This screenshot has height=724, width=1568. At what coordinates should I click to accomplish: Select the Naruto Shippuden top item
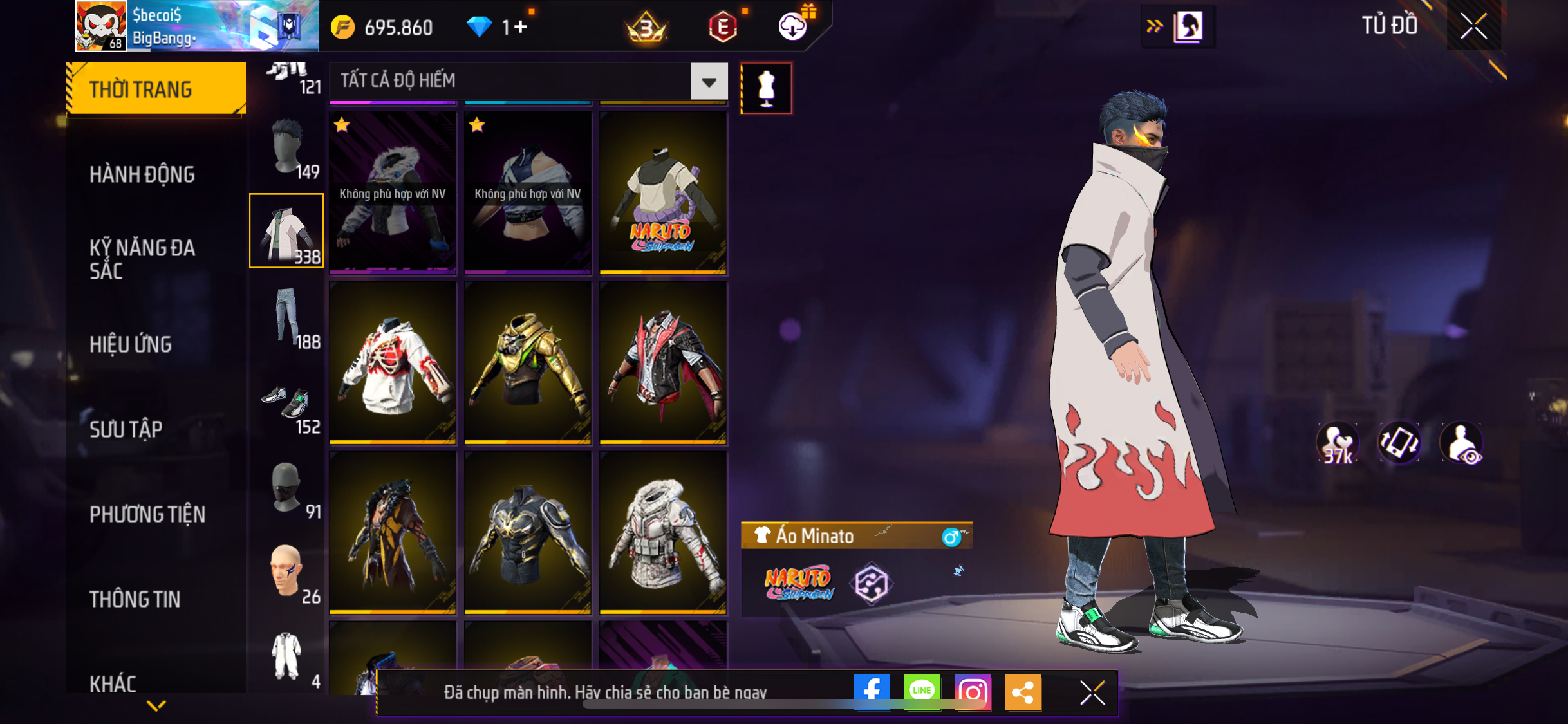(663, 193)
